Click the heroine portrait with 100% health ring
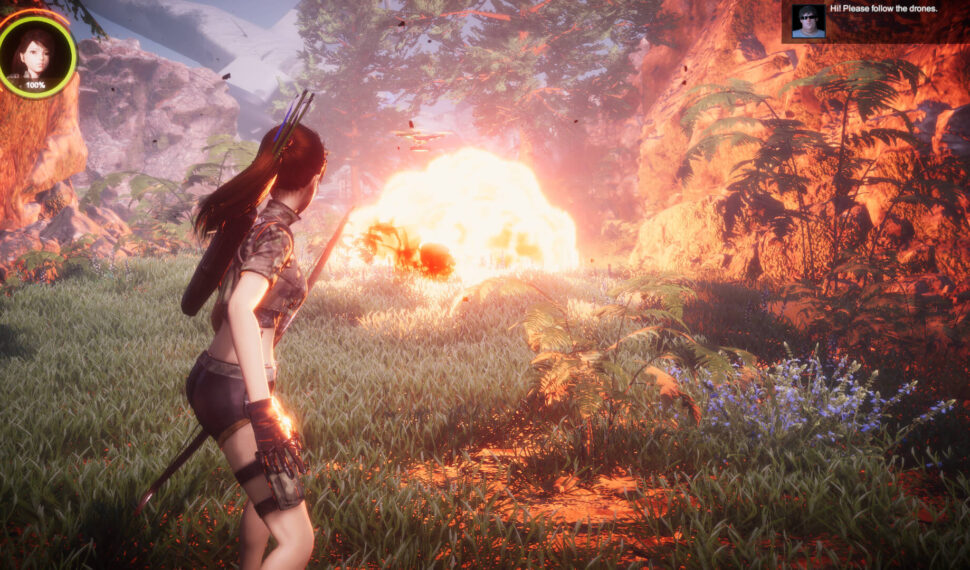The width and height of the screenshot is (970, 570). (x=36, y=55)
